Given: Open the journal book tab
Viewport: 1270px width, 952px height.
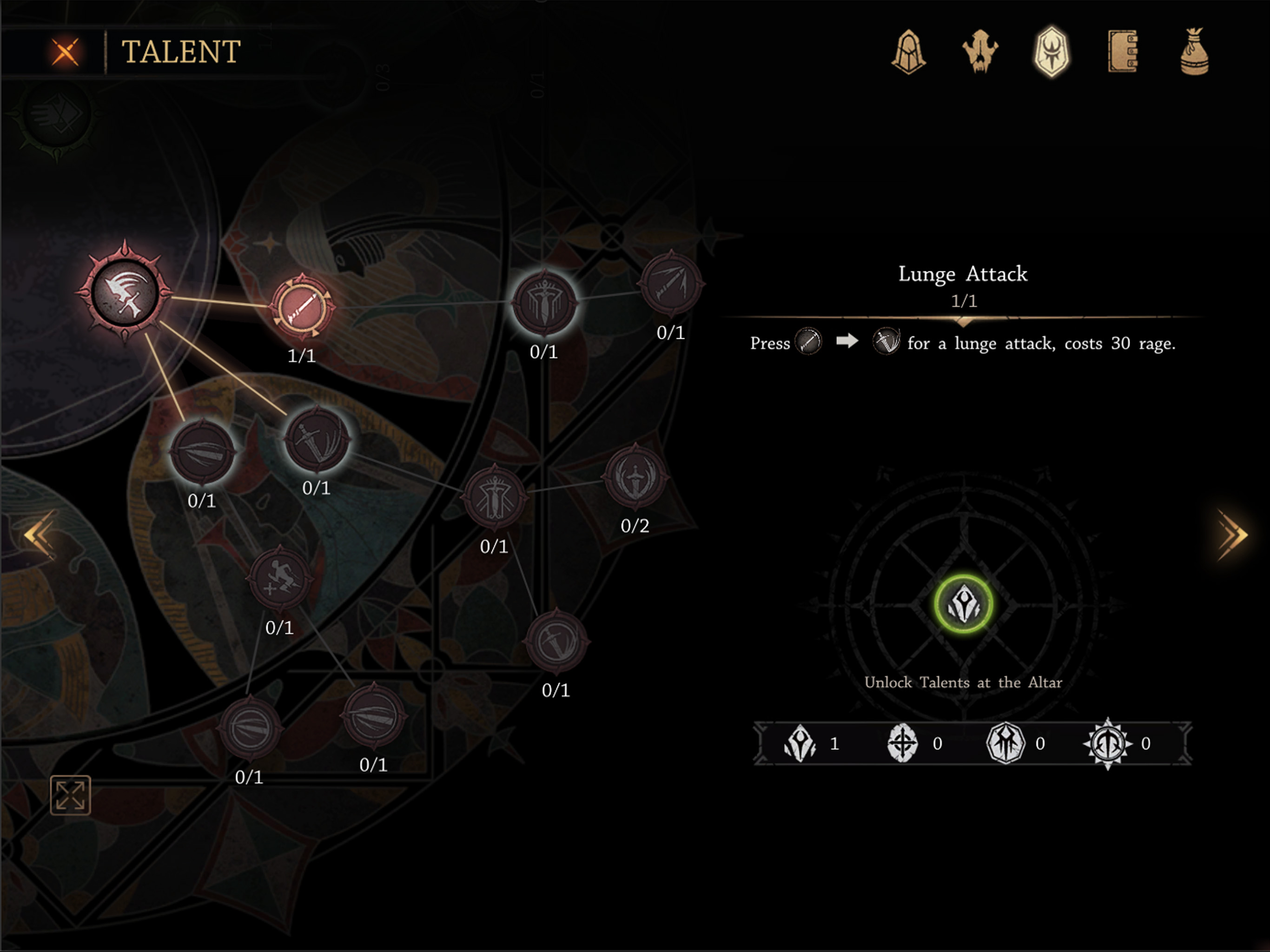Looking at the screenshot, I should click(x=1123, y=52).
